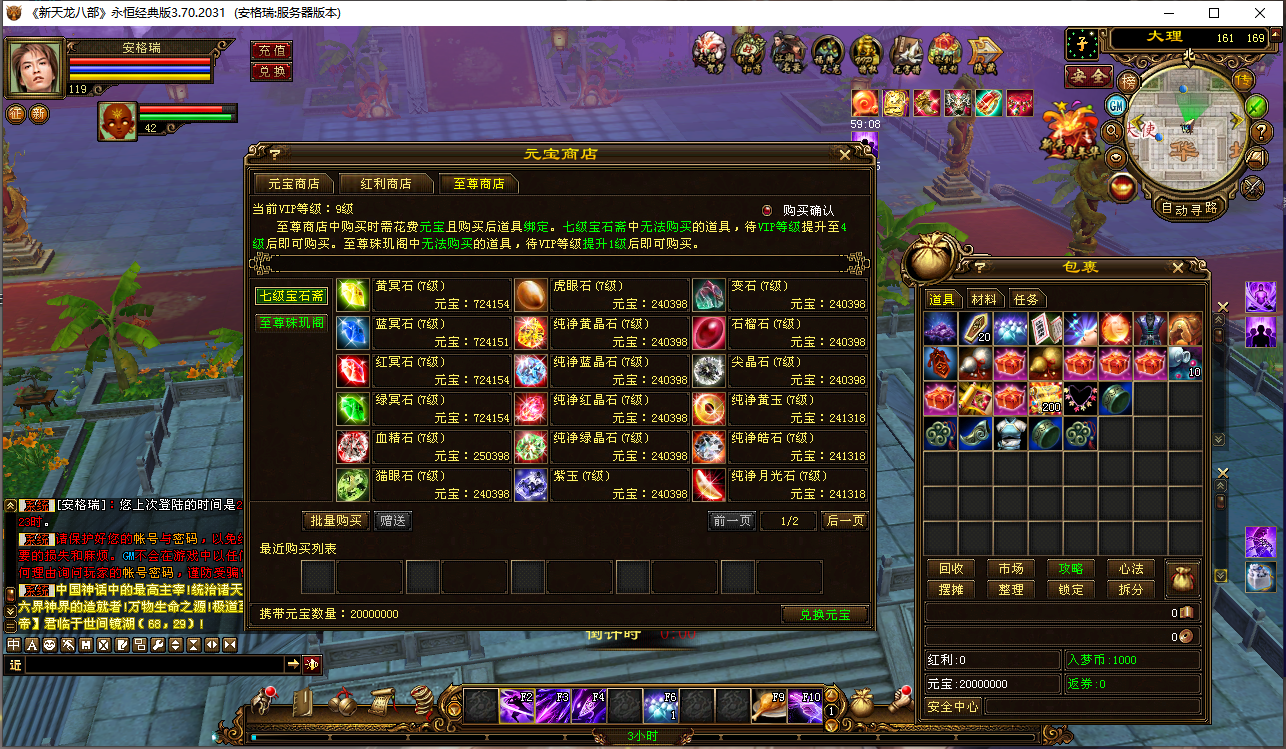Click the 榜 rankings icon near the minimap
The width and height of the screenshot is (1286, 749).
pyautogui.click(x=1129, y=81)
